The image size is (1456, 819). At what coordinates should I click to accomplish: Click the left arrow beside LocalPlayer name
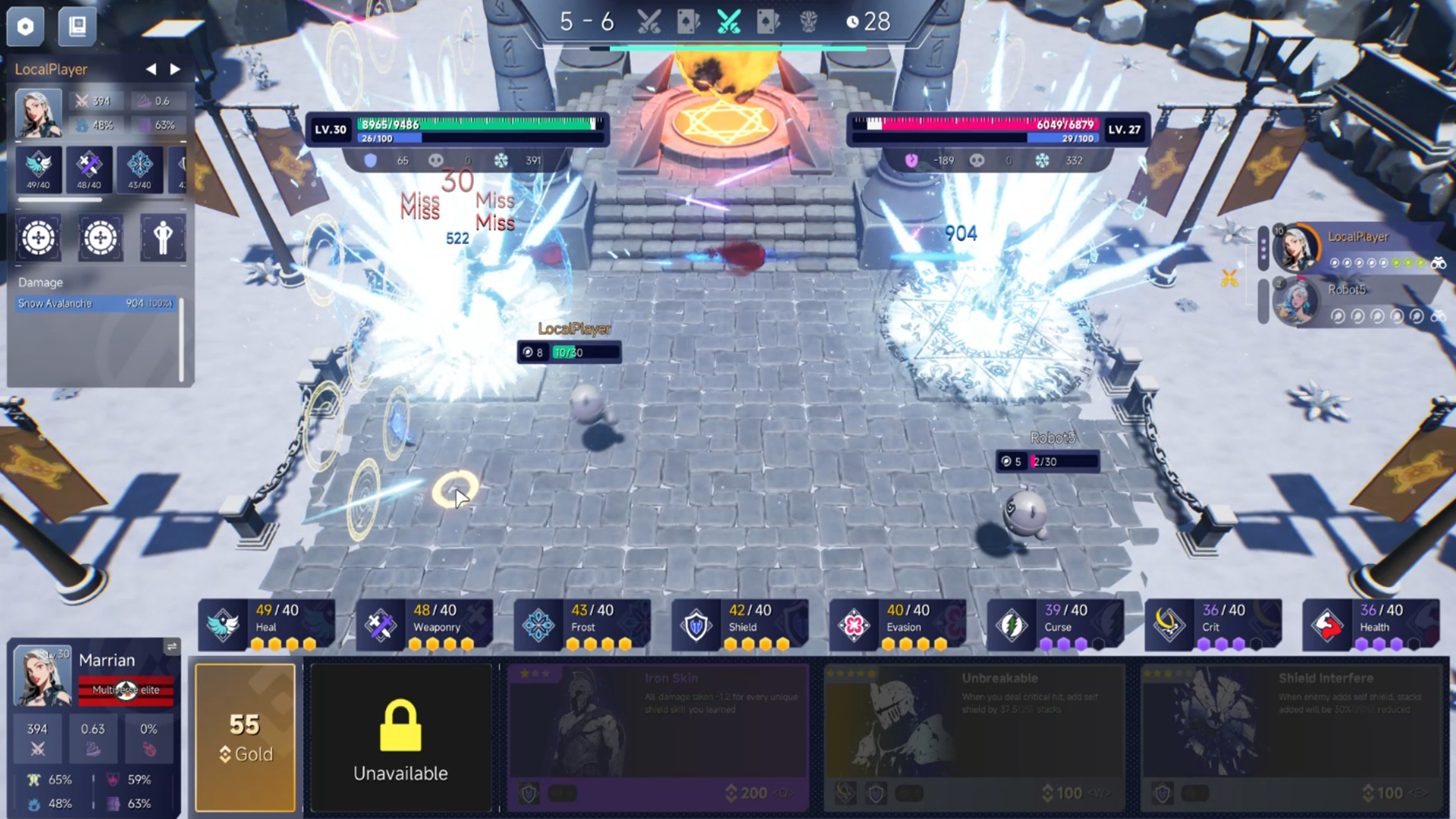point(151,69)
